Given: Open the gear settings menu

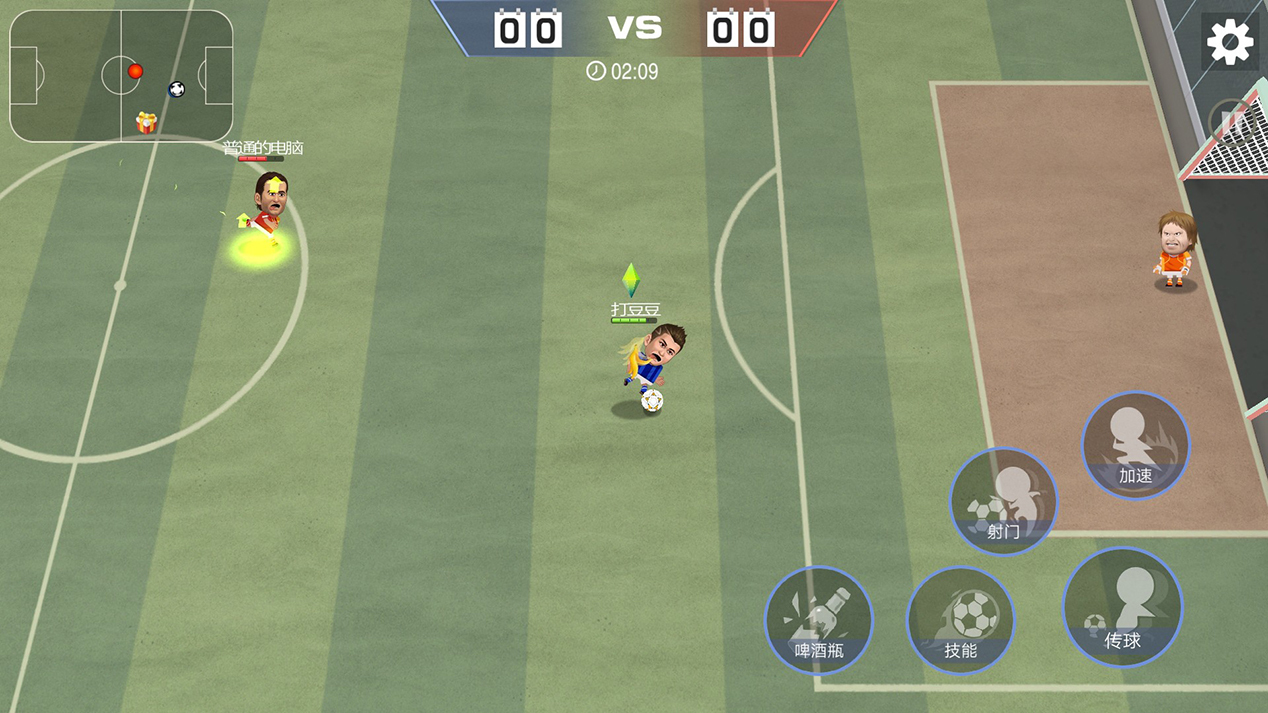Looking at the screenshot, I should pos(1229,43).
